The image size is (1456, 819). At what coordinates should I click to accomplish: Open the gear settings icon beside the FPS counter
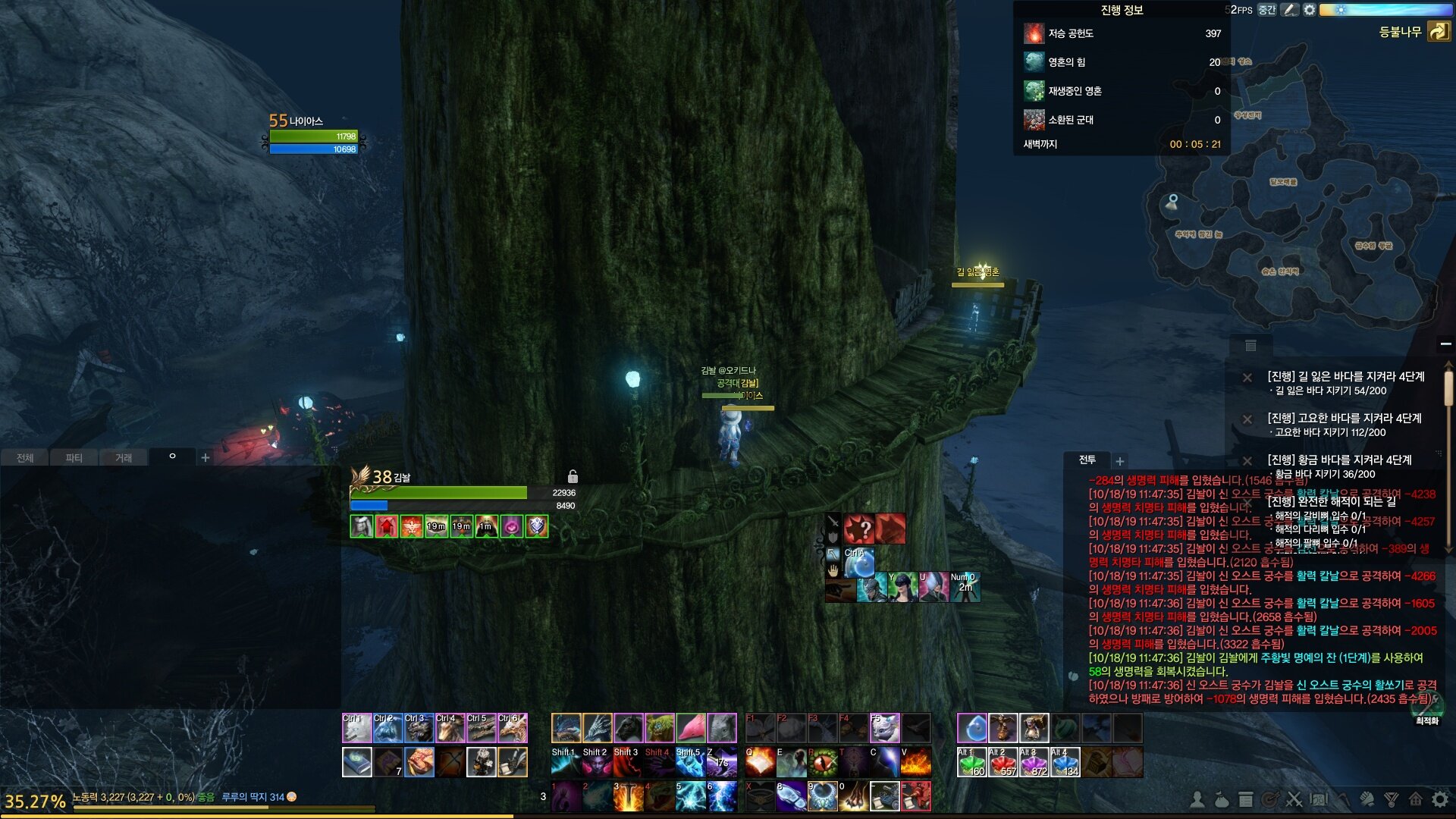click(1310, 10)
